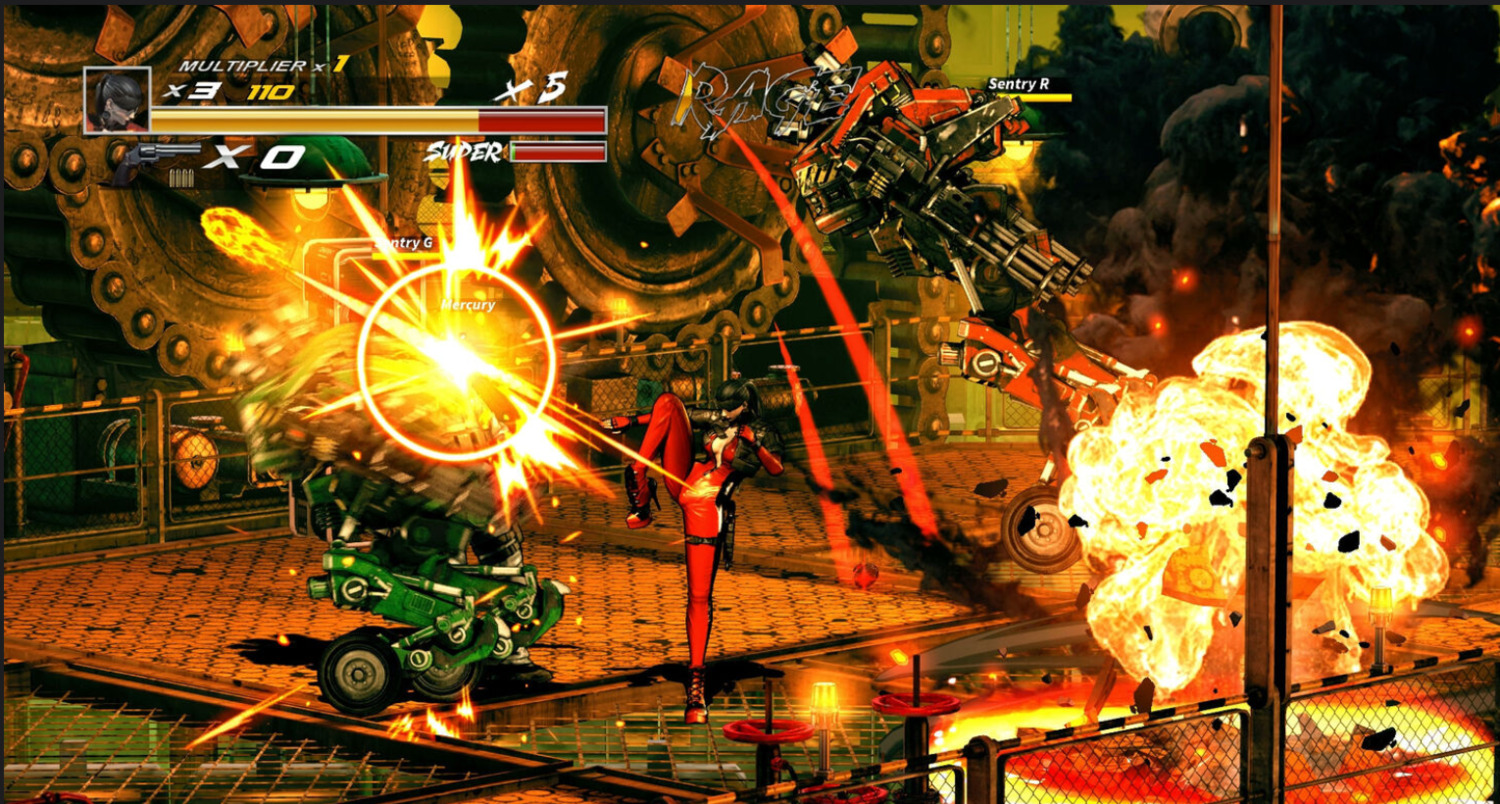The height and width of the screenshot is (804, 1500).
Task: Click the player character portrait
Action: [117, 100]
